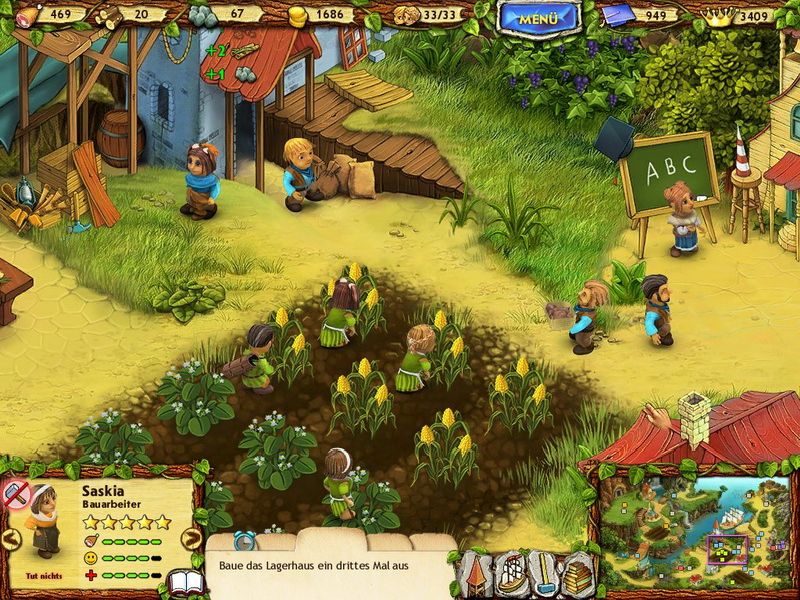
Task: Choose the hammer build stone button
Action: point(544,575)
